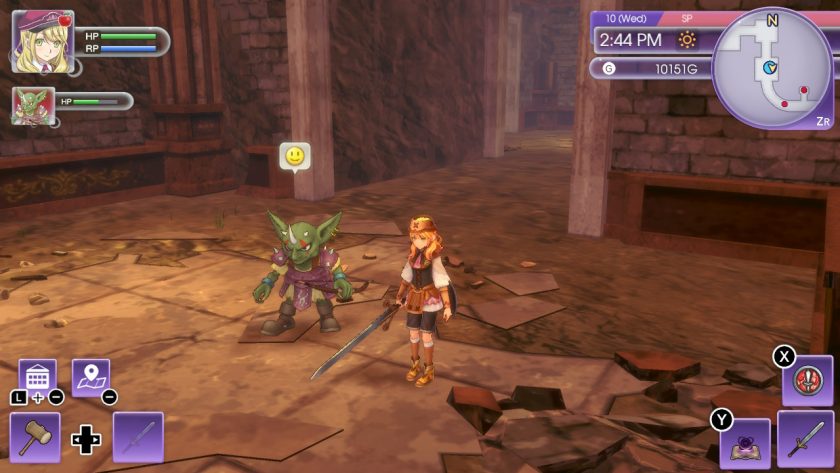Select the dimmed sword quick slot
Screen dimensions: 840x473
coord(138,437)
